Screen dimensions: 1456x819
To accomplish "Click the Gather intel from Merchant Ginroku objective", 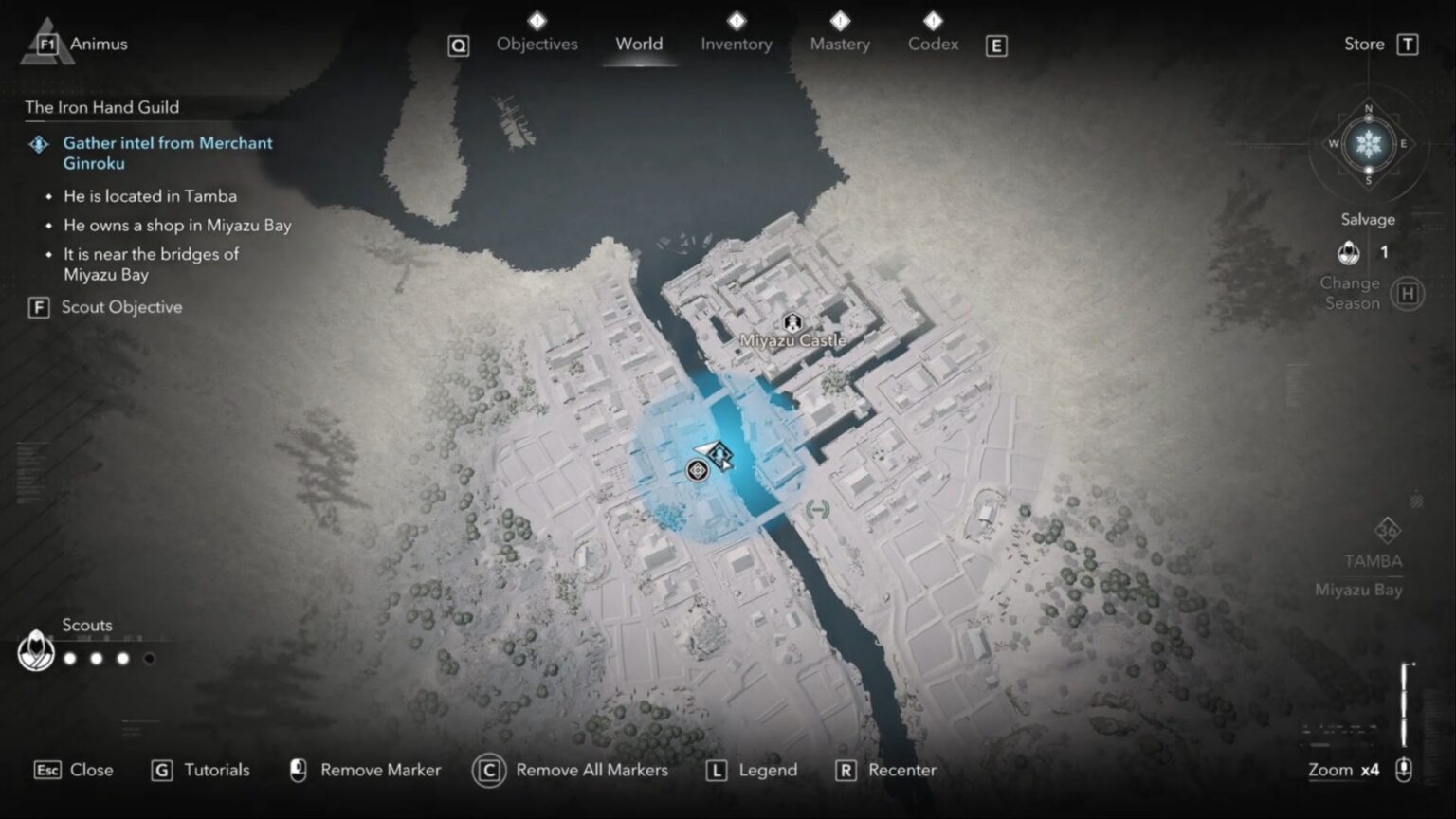I will tap(168, 153).
